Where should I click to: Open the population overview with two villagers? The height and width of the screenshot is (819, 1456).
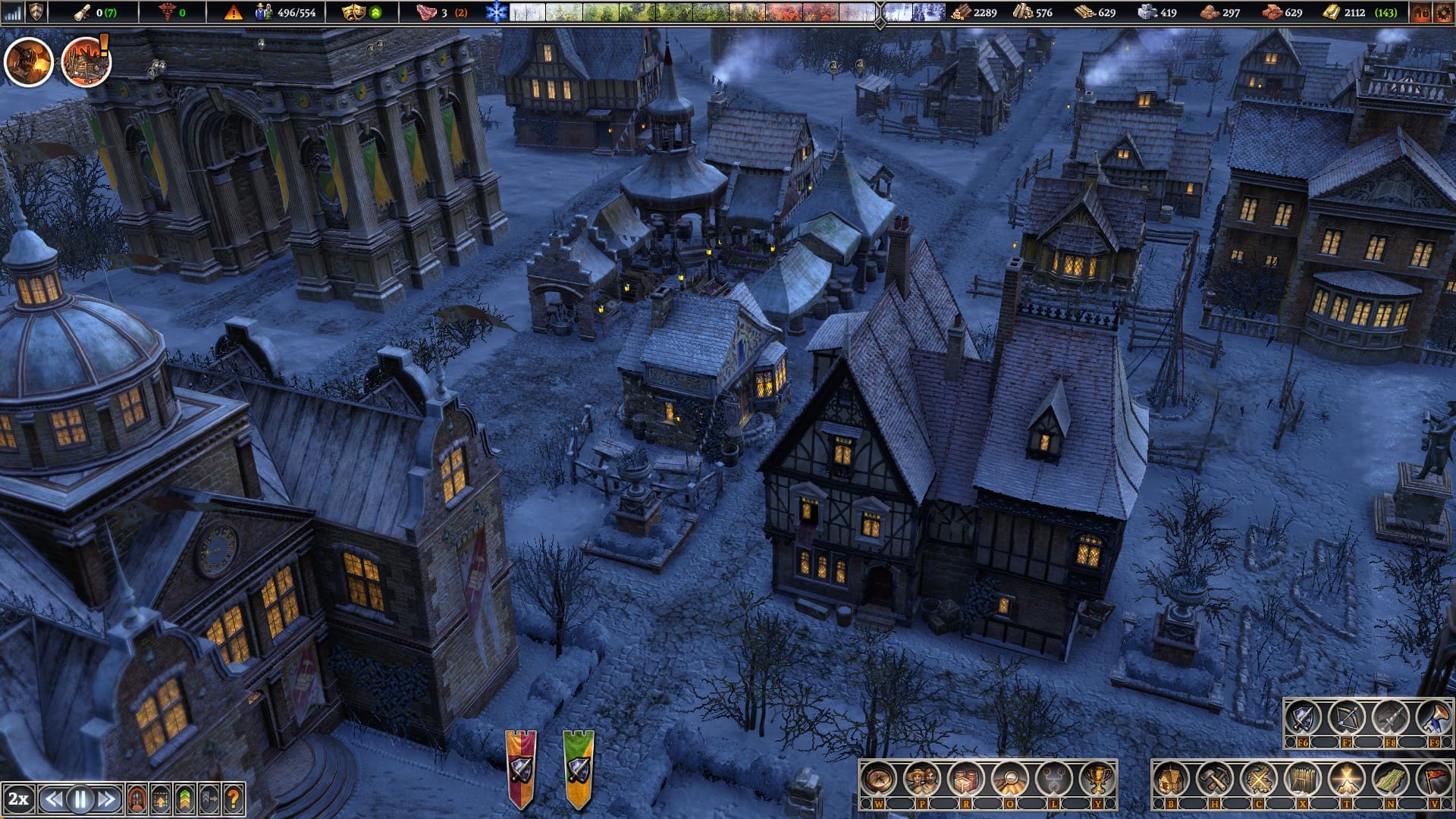[922, 779]
